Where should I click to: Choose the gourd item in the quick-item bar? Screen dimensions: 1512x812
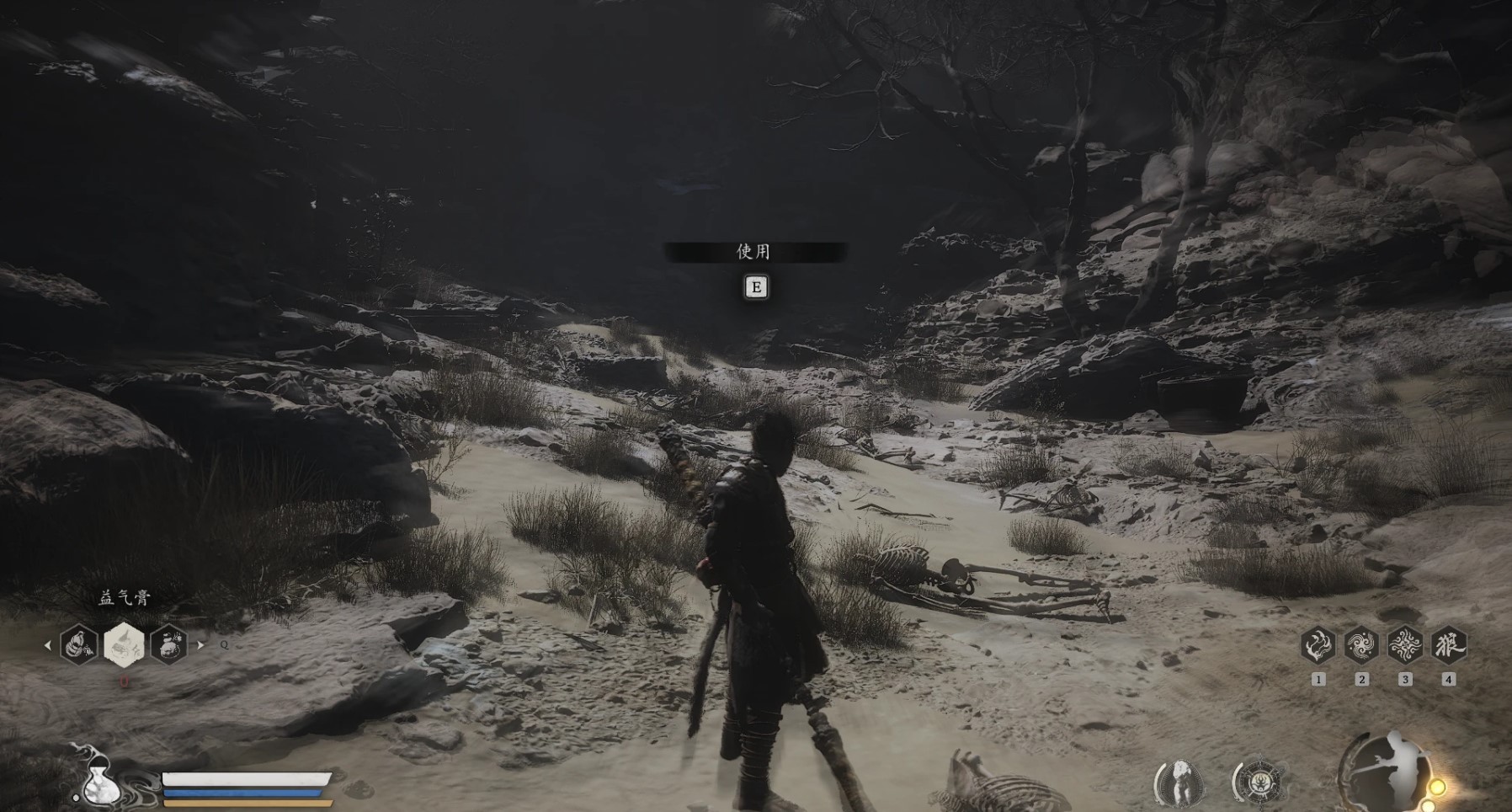78,645
